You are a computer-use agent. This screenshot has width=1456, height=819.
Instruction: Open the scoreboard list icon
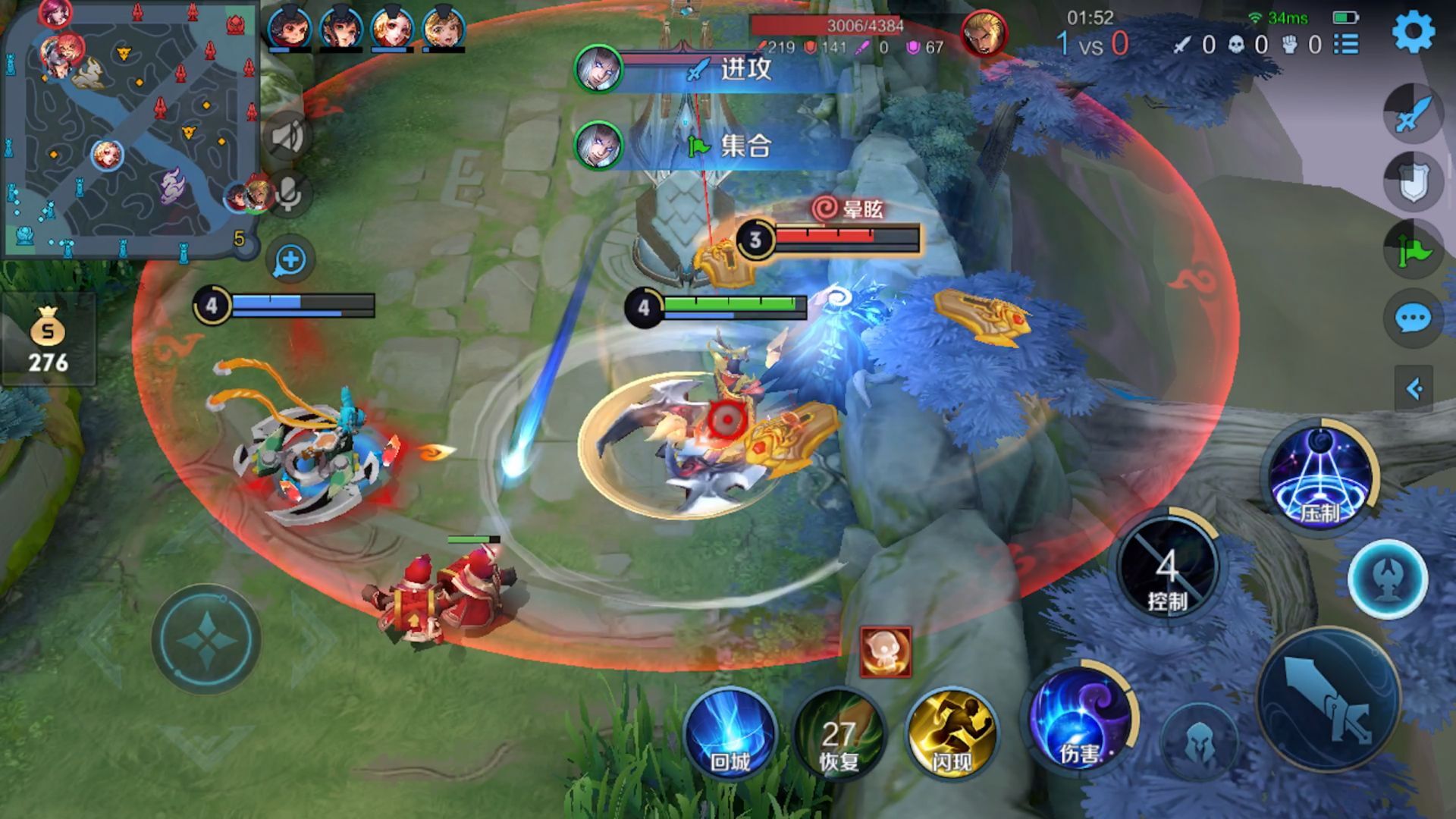tap(1346, 45)
